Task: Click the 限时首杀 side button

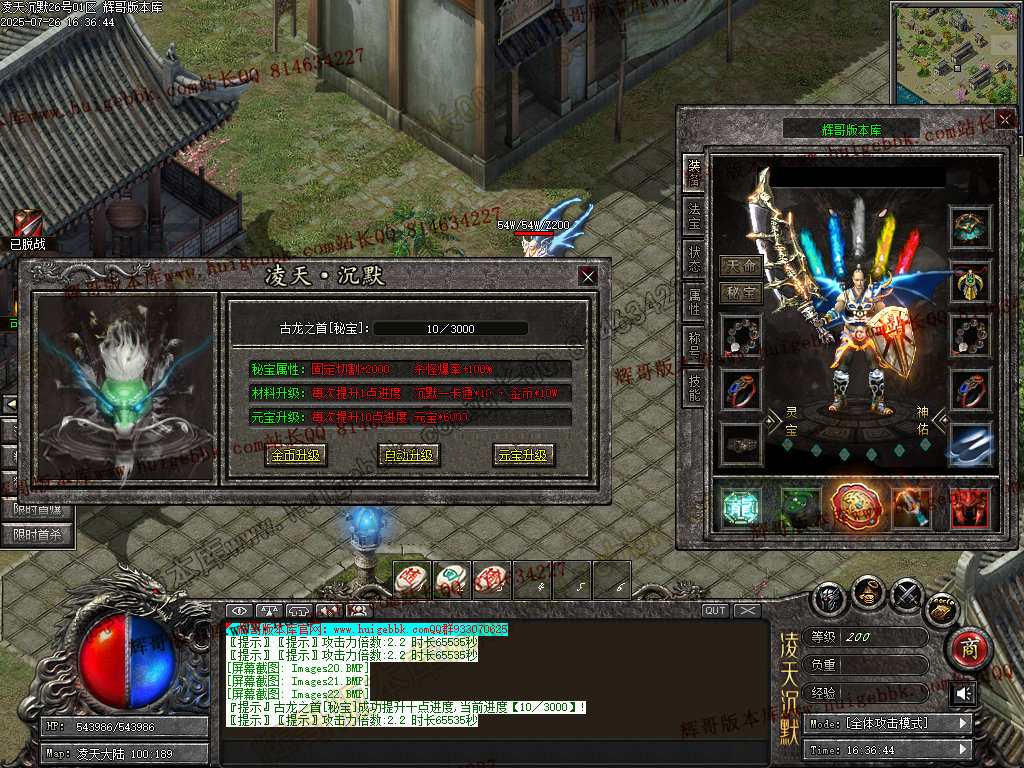Action: point(42,535)
